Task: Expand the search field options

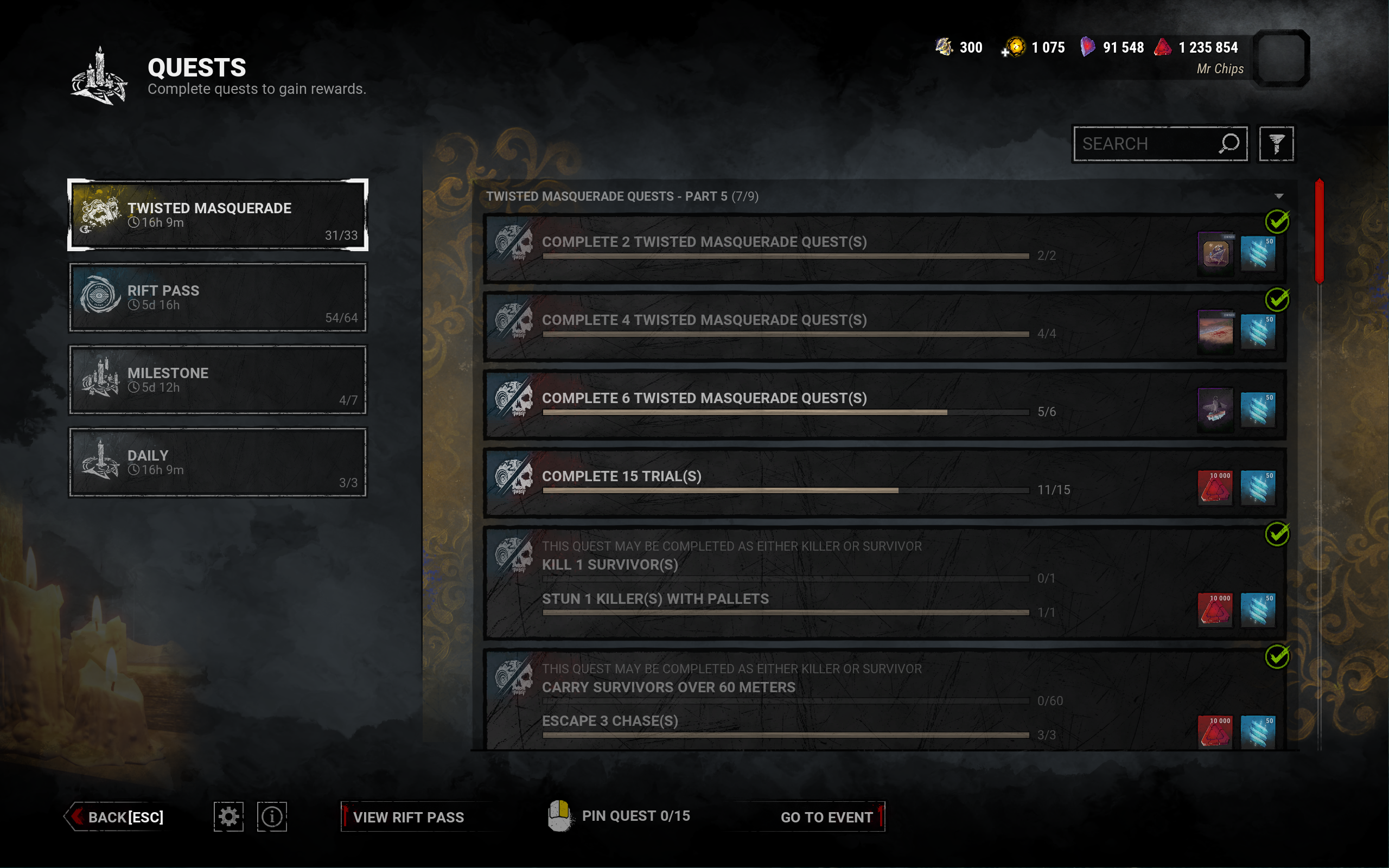Action: pos(1161,144)
